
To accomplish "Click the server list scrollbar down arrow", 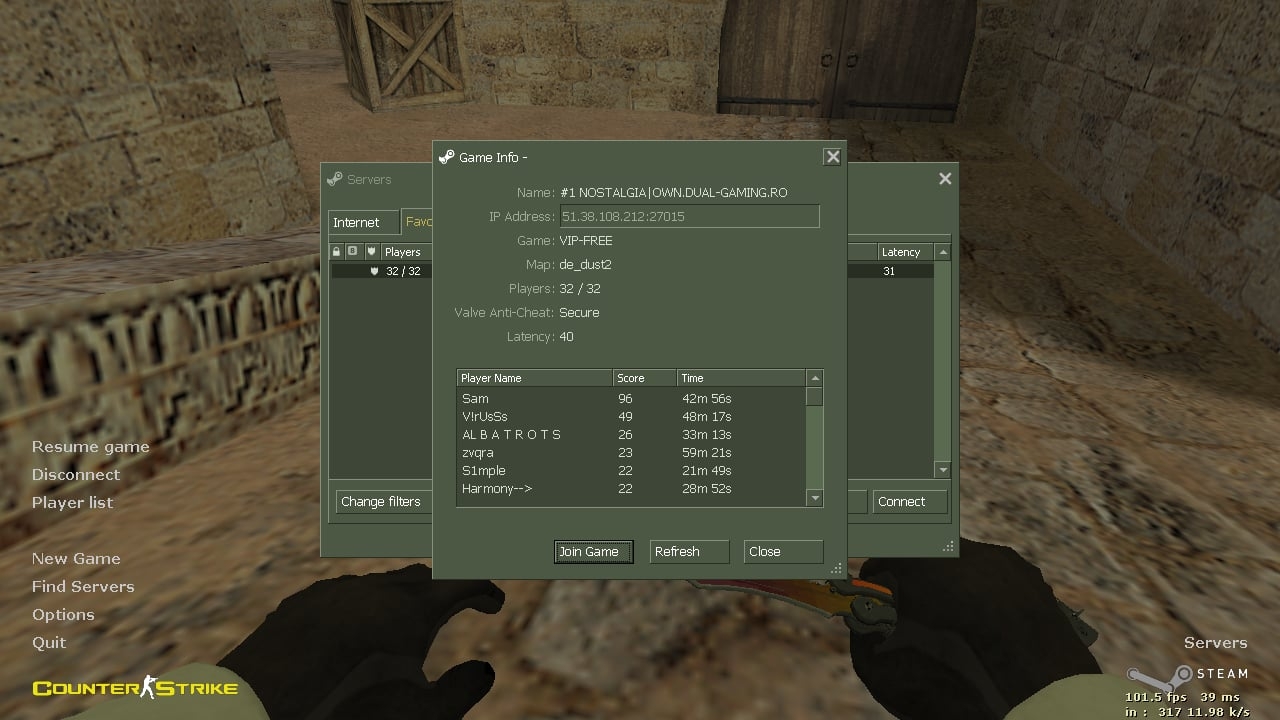I will point(943,469).
